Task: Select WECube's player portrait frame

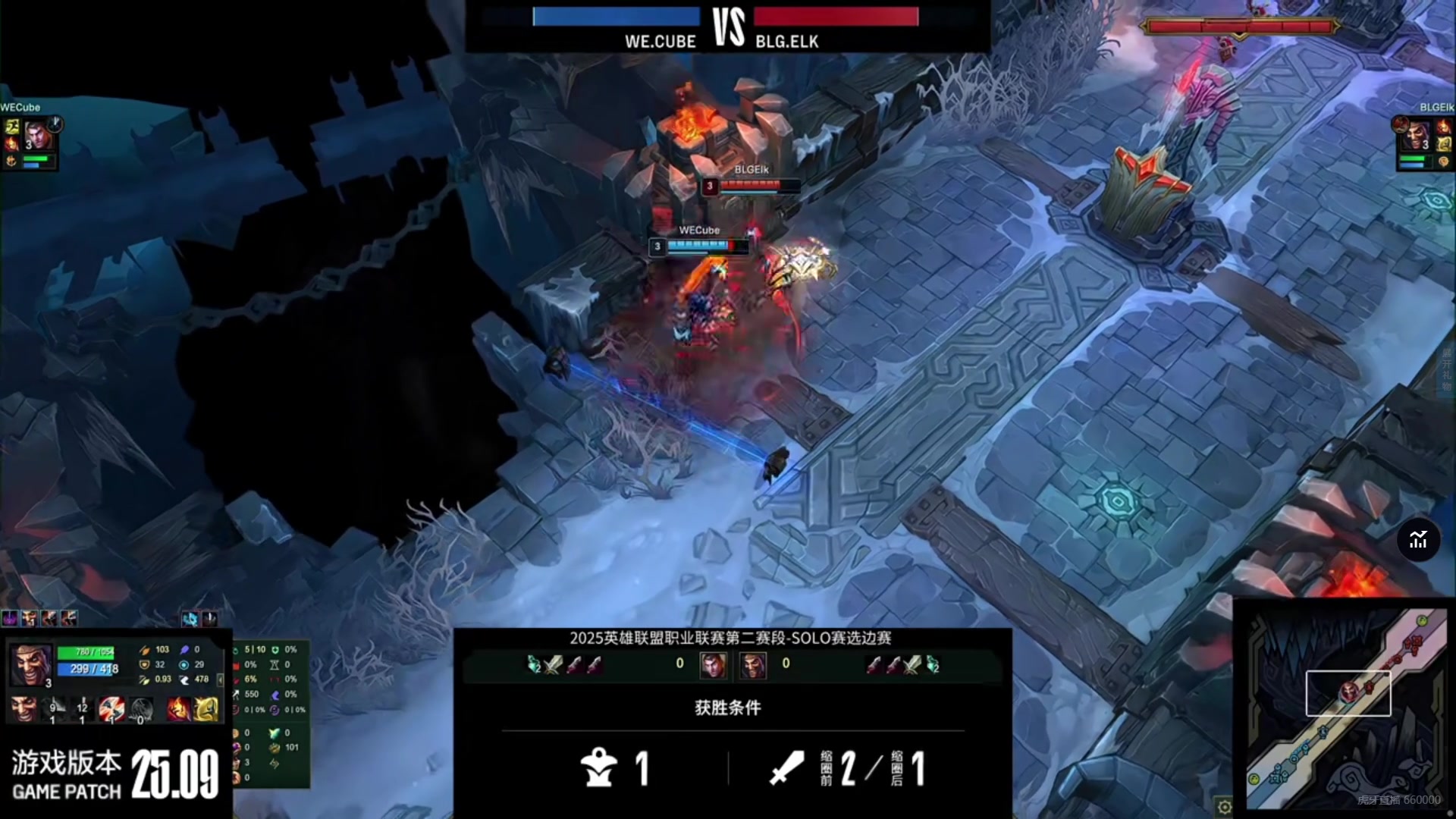Action: pyautogui.click(x=38, y=136)
